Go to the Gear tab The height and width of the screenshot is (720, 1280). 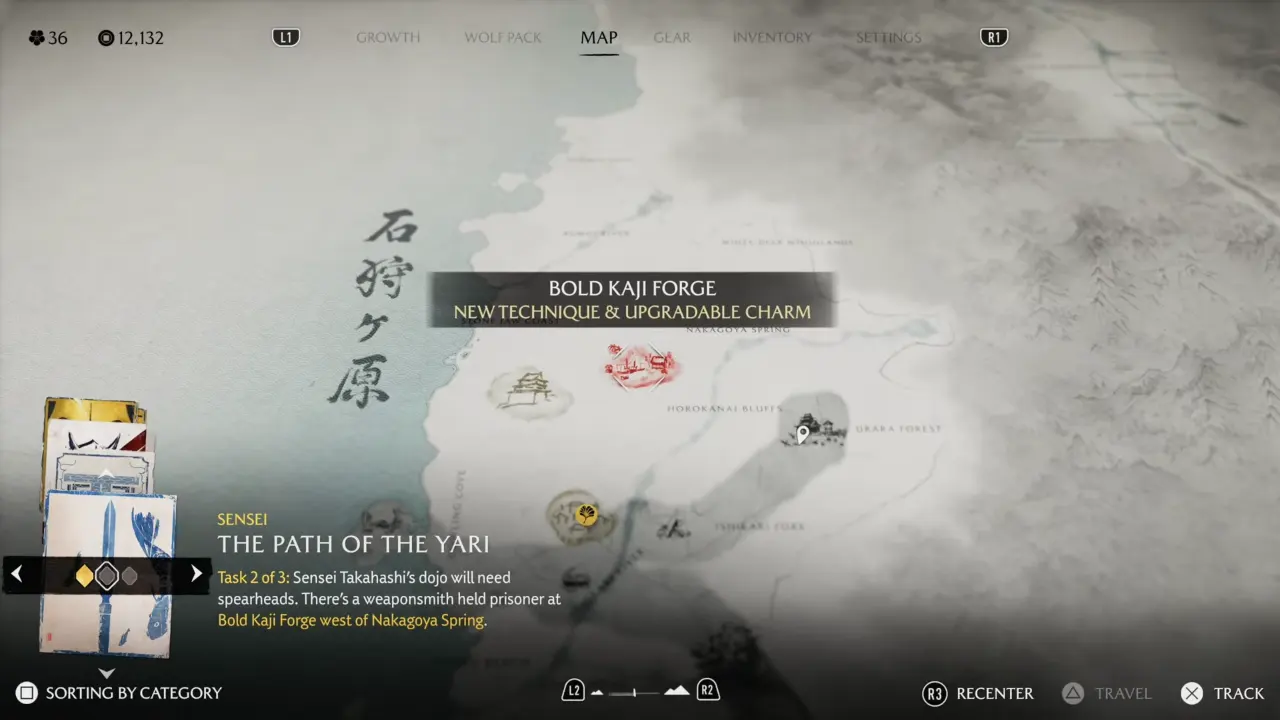pos(672,38)
